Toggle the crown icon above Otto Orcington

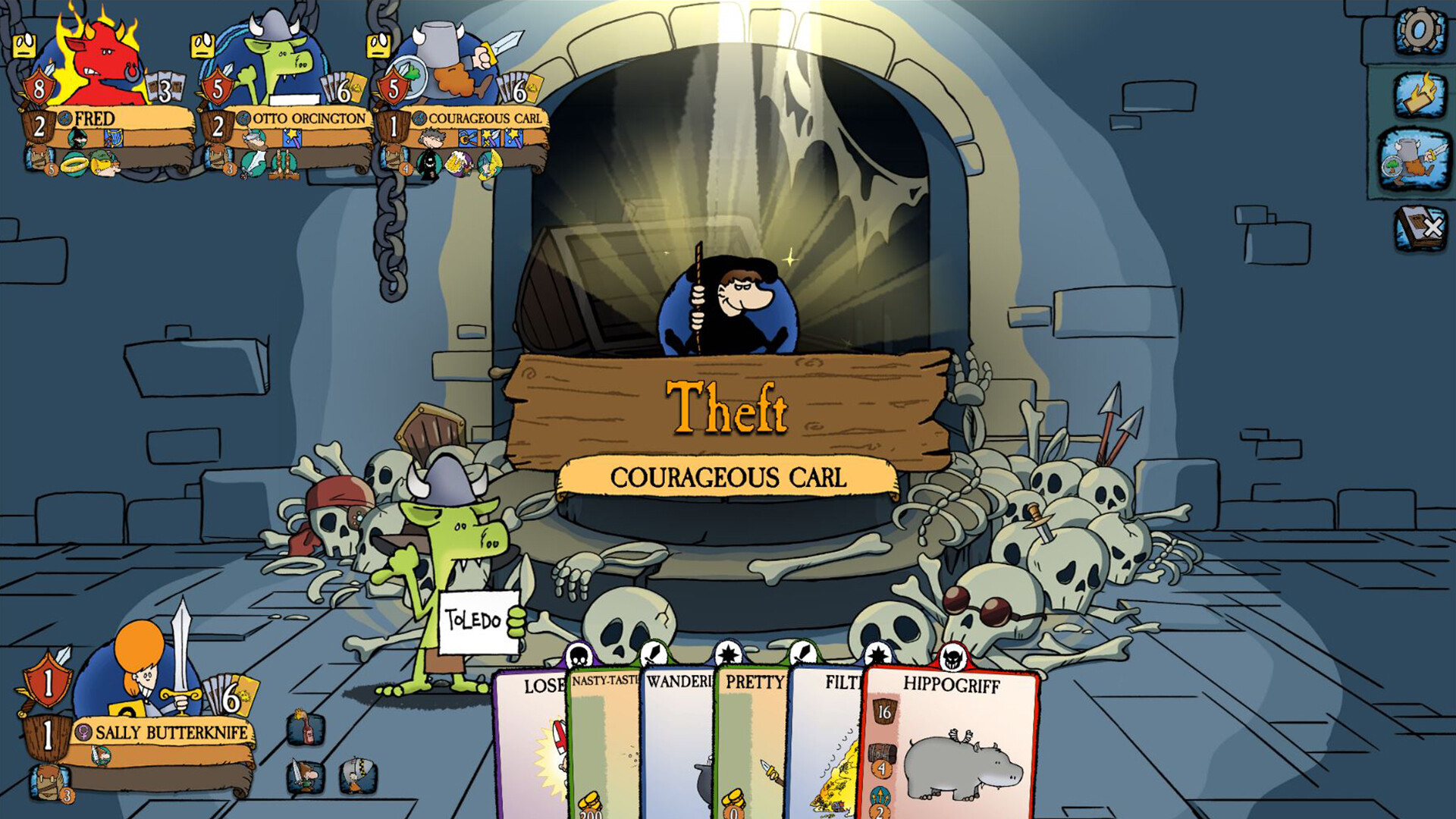[x=202, y=45]
